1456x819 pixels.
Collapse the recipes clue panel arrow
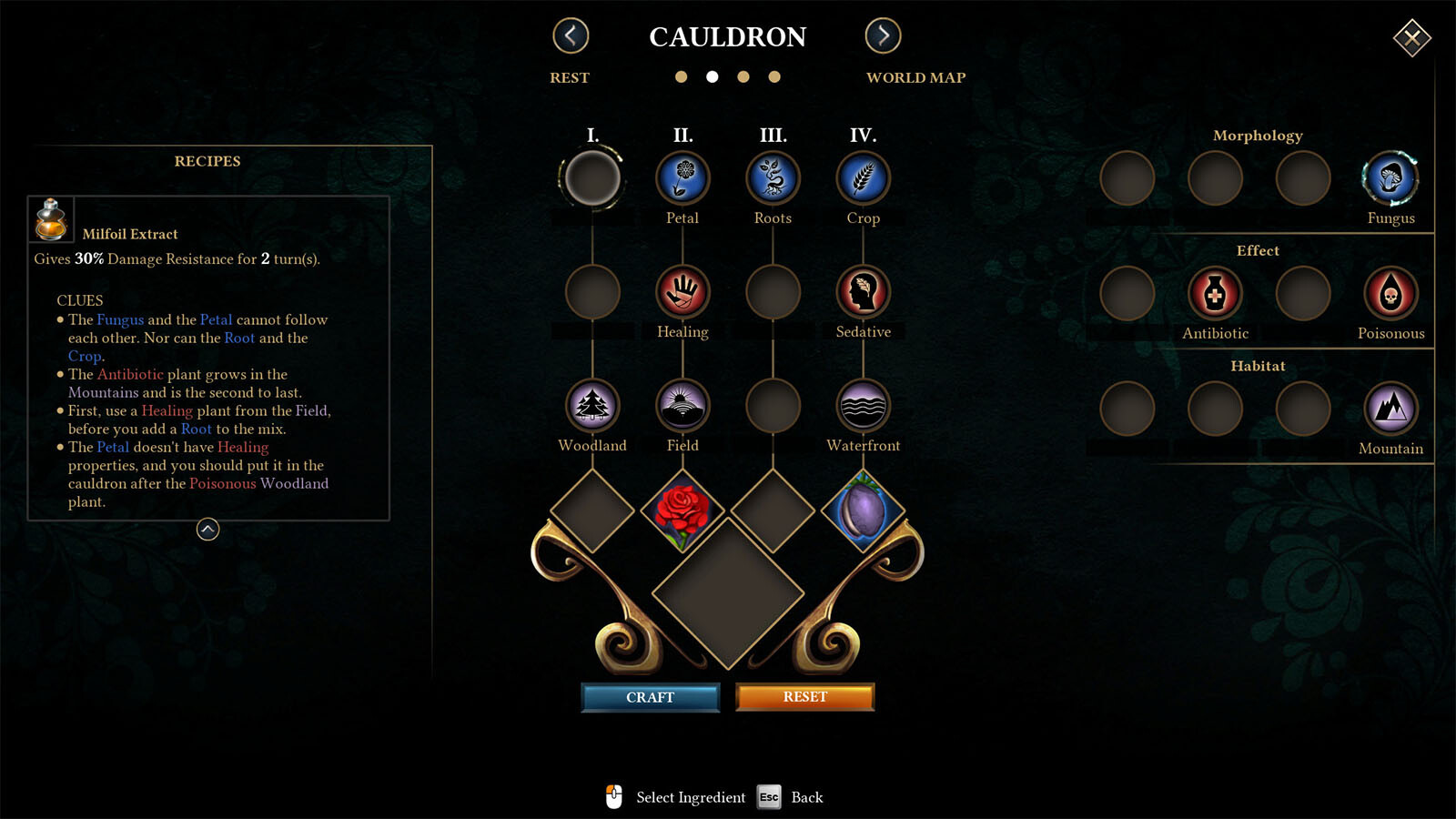click(x=207, y=530)
